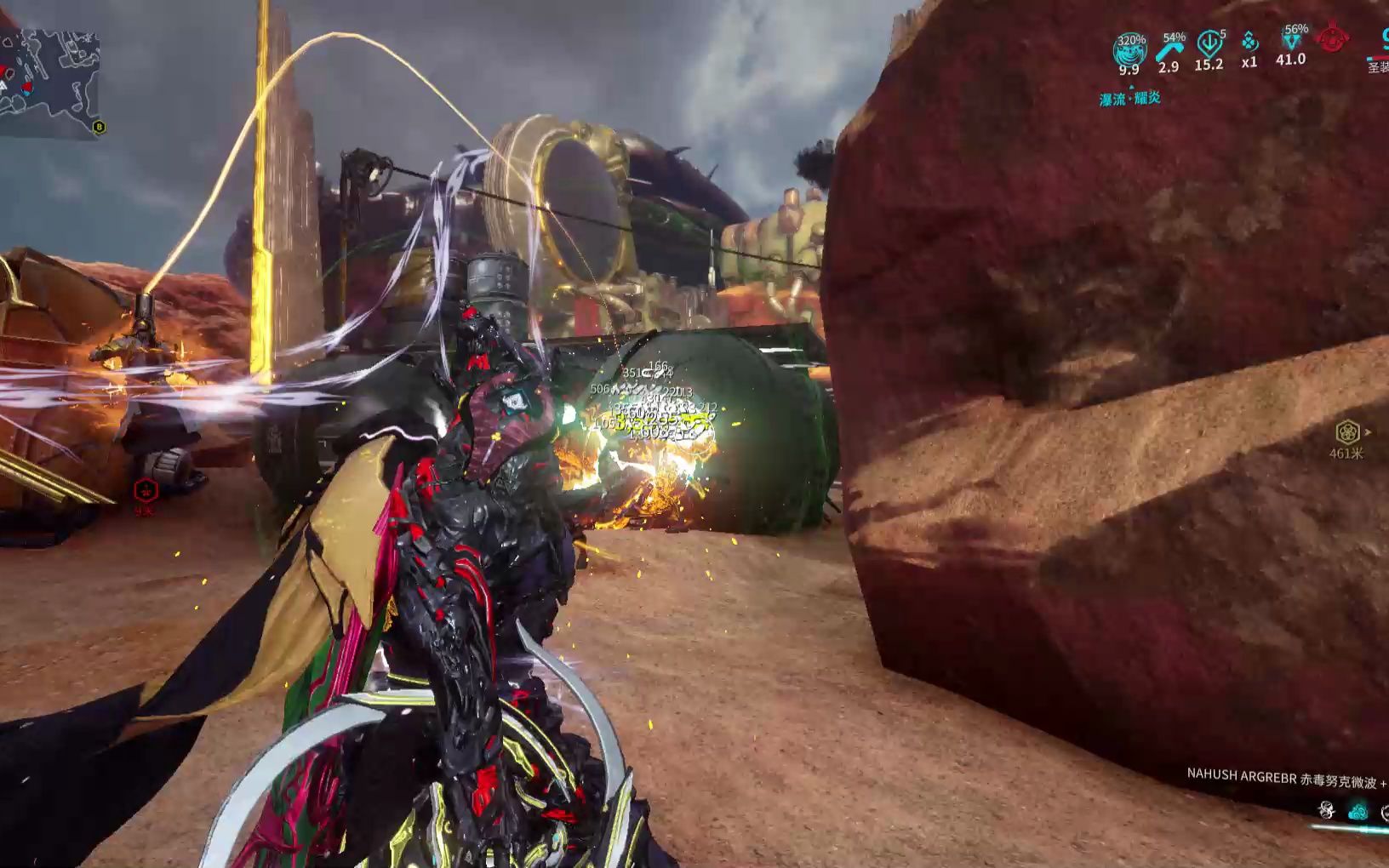Open the minimap in the corner
Viewport: 1389px width, 868px height.
[49, 83]
